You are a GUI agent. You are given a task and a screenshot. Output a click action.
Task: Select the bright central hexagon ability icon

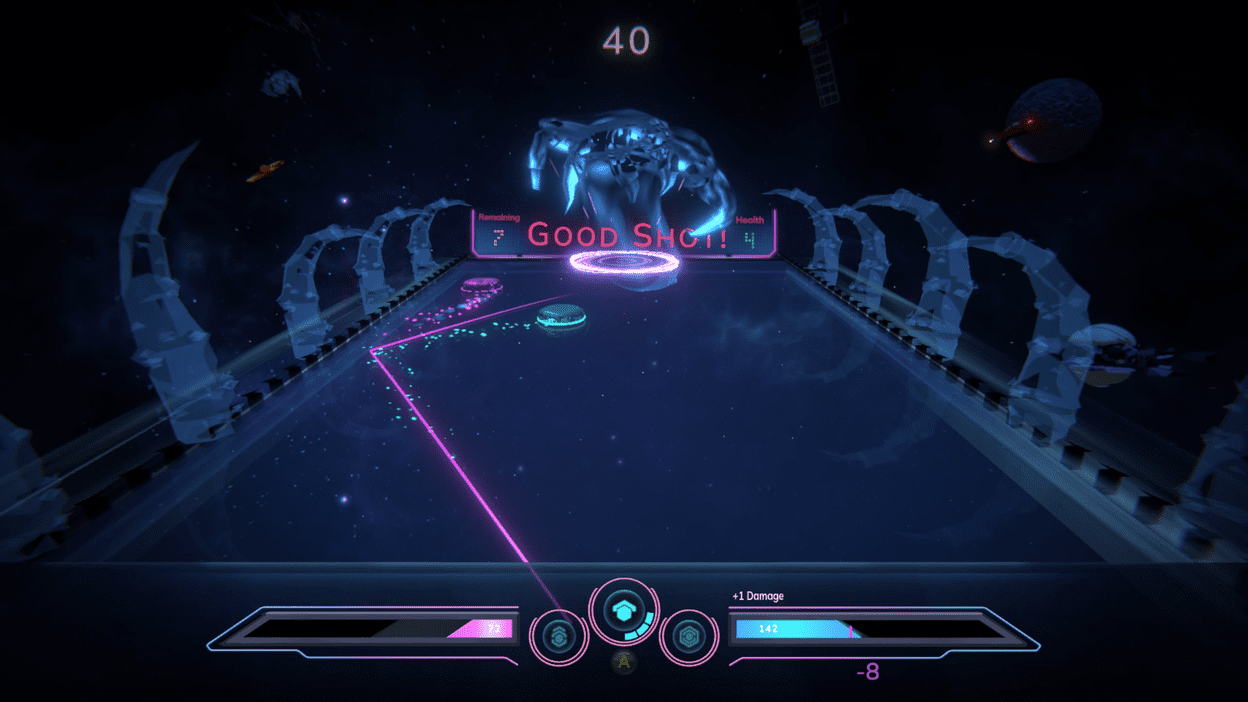pyautogui.click(x=623, y=611)
